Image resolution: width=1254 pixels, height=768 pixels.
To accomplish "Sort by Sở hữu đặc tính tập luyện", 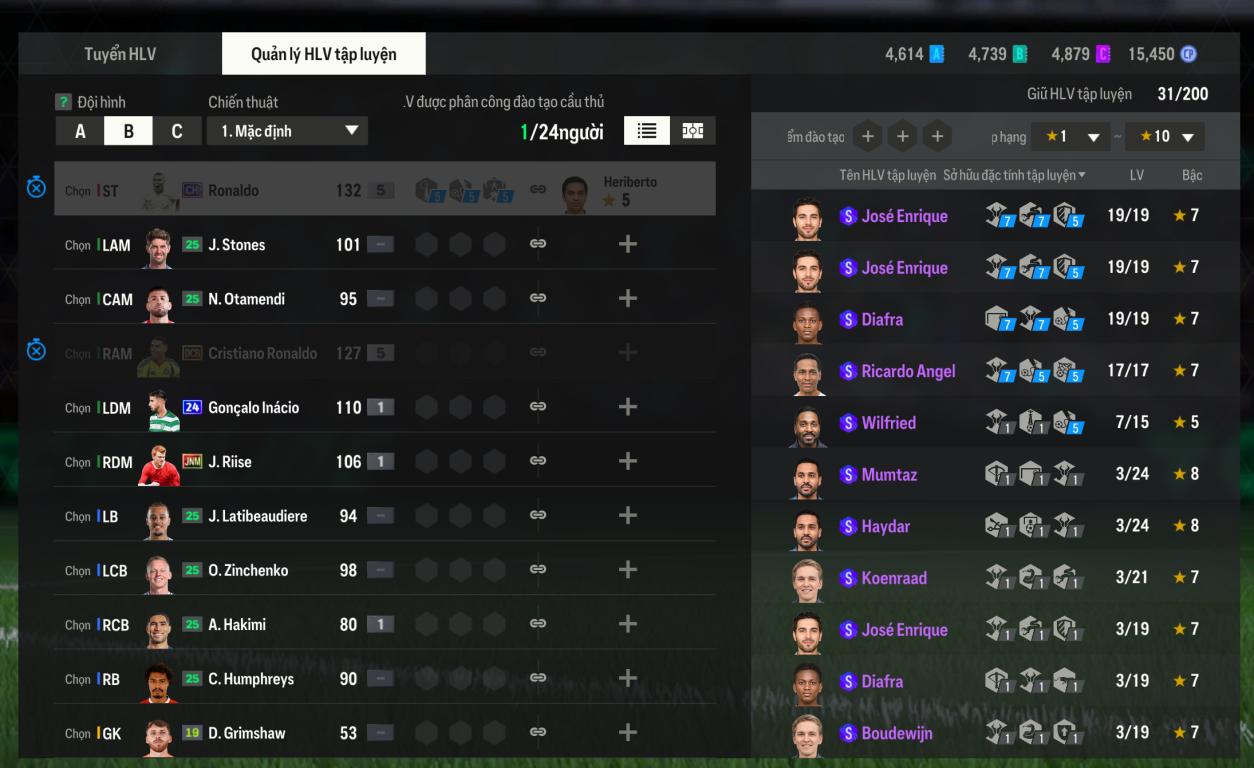I will point(1014,176).
